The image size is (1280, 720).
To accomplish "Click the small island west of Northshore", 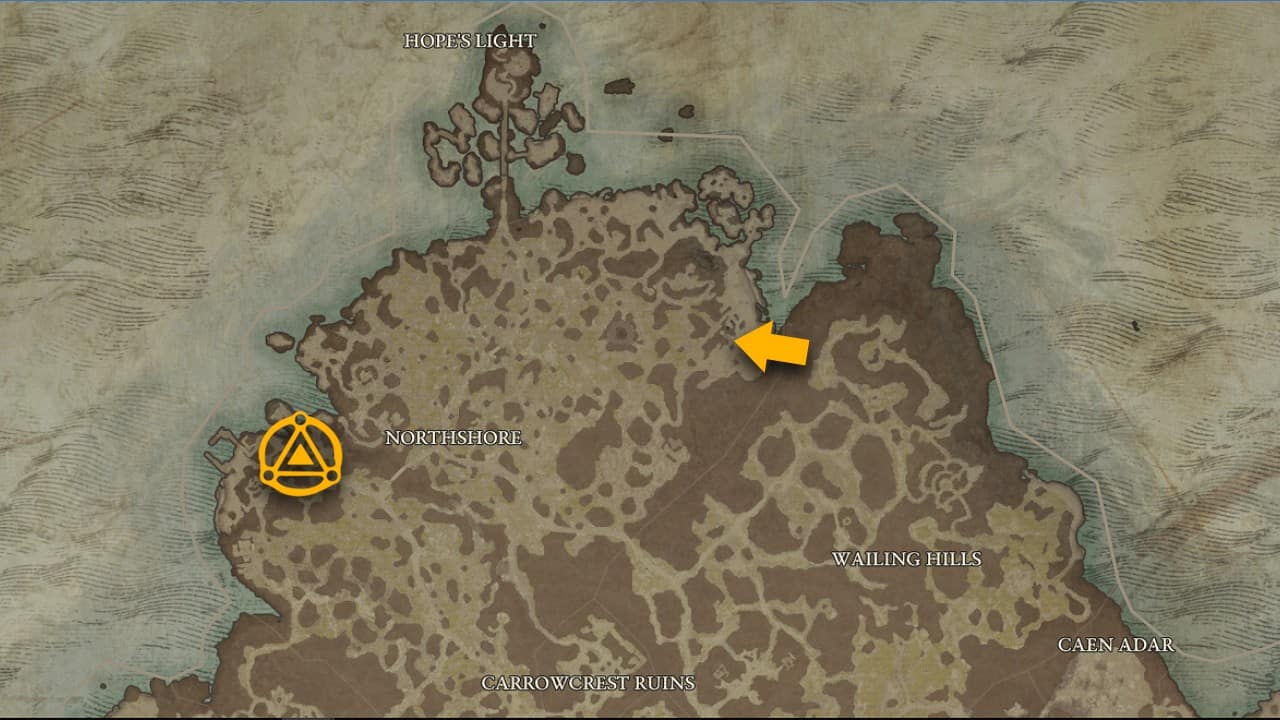I will [x=282, y=341].
